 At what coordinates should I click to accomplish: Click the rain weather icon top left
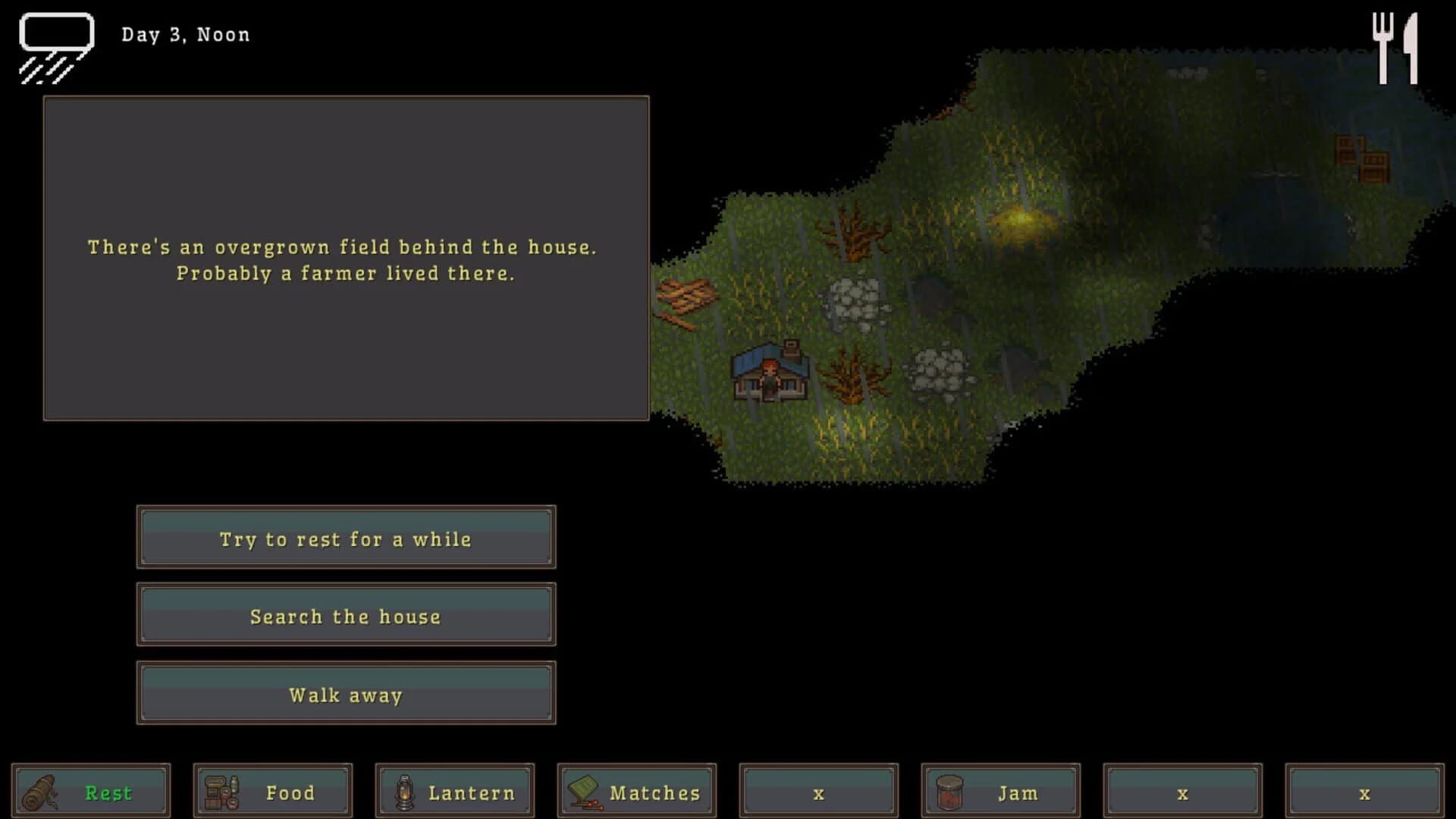coord(55,47)
